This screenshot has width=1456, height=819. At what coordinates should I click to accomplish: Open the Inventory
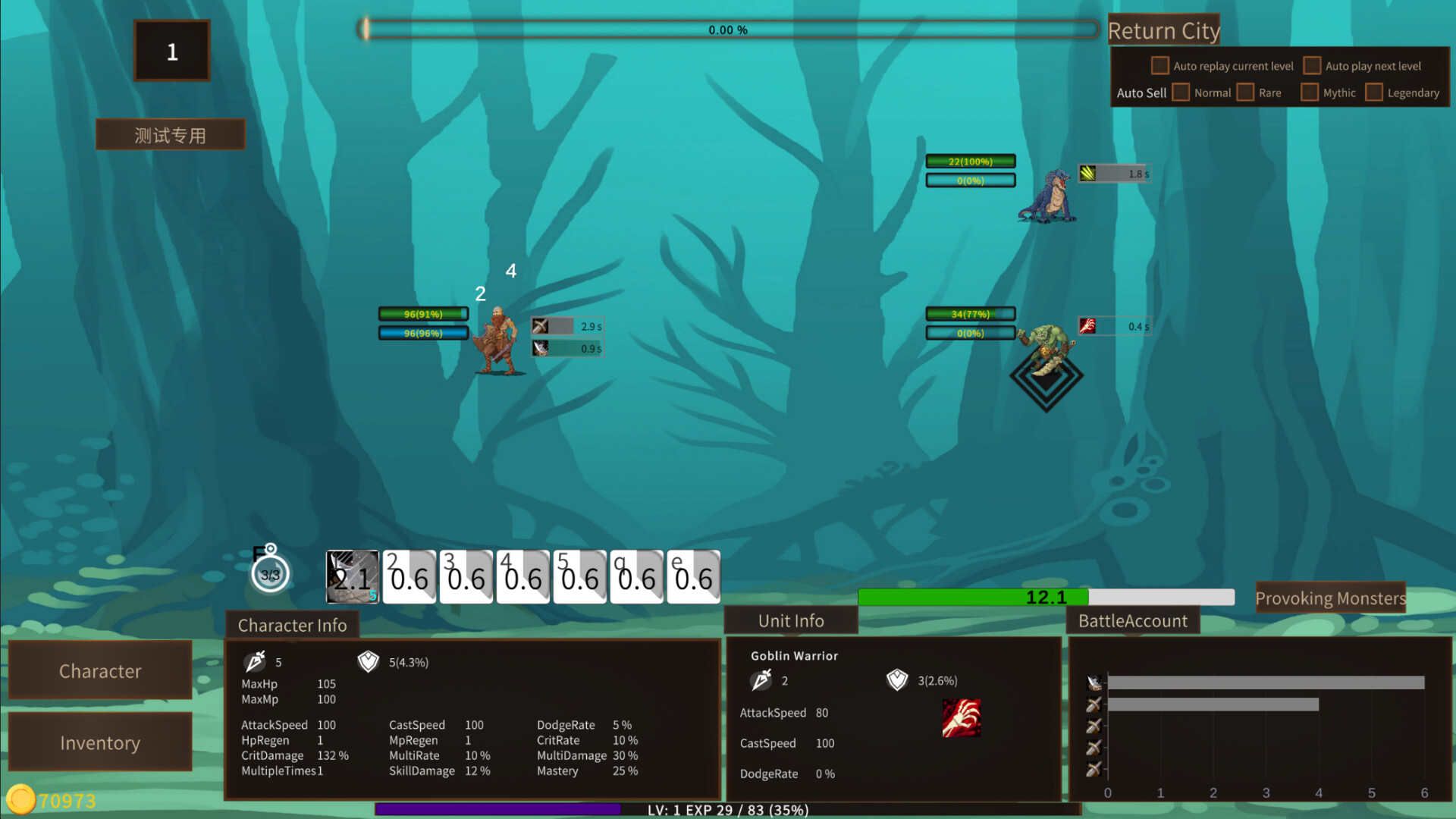click(x=100, y=742)
